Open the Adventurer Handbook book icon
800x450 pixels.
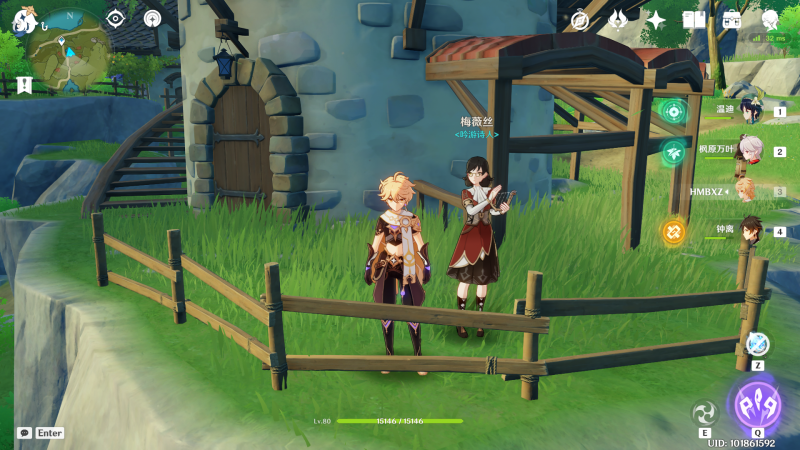(694, 20)
